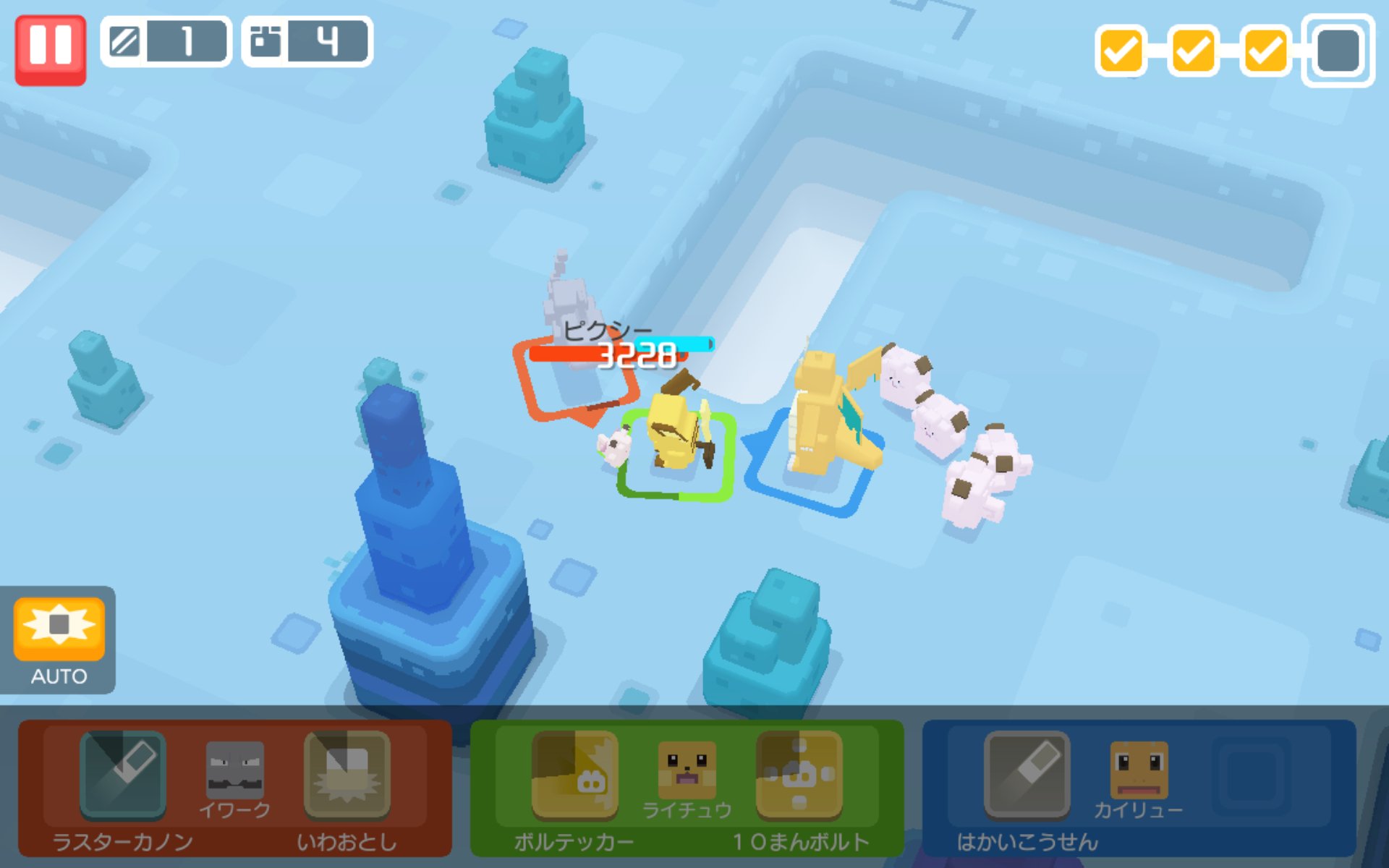
Task: Click the orange enemy target marker
Action: (575, 383)
